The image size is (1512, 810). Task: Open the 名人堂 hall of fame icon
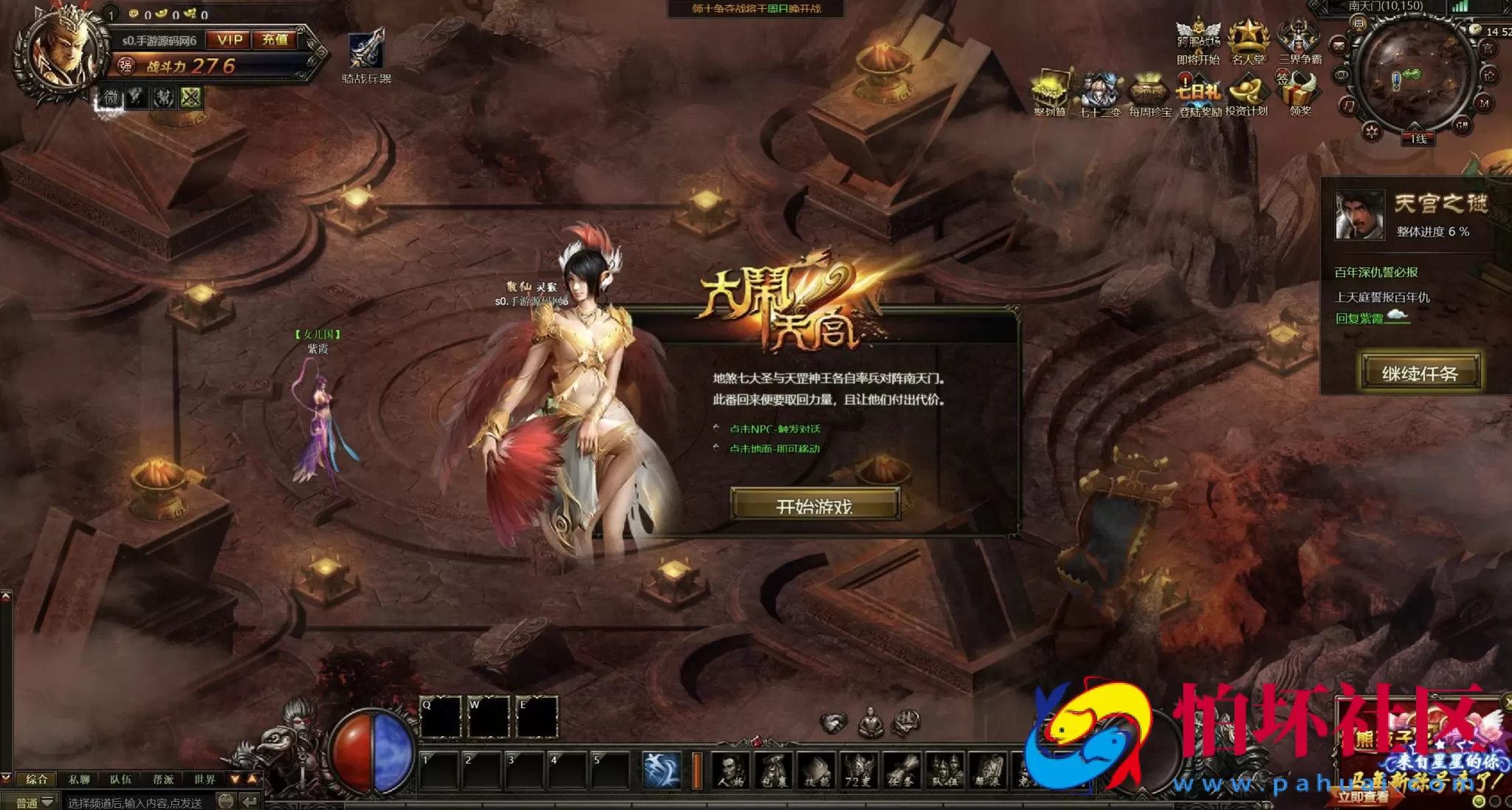1248,41
